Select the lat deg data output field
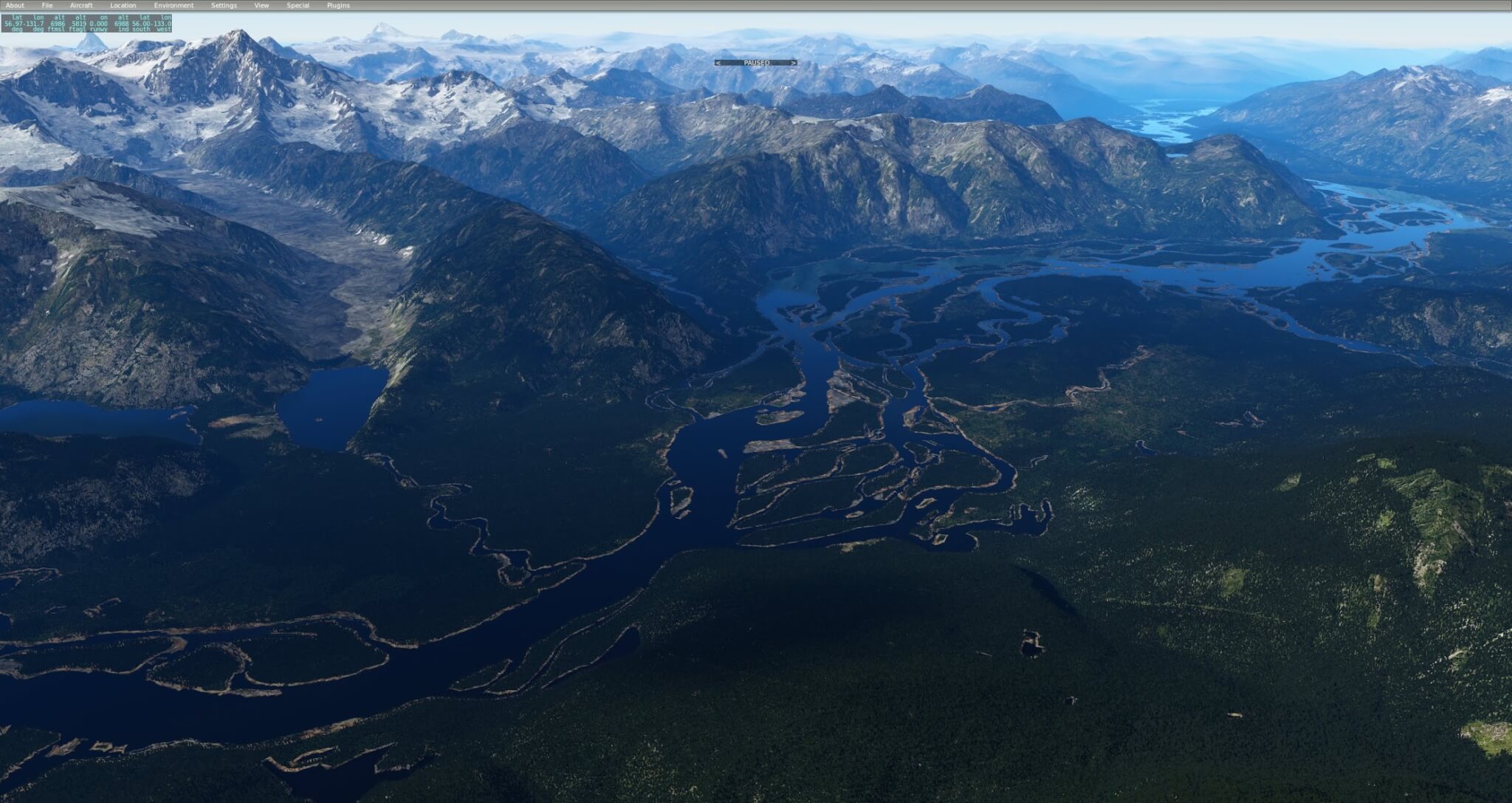 [x=13, y=23]
